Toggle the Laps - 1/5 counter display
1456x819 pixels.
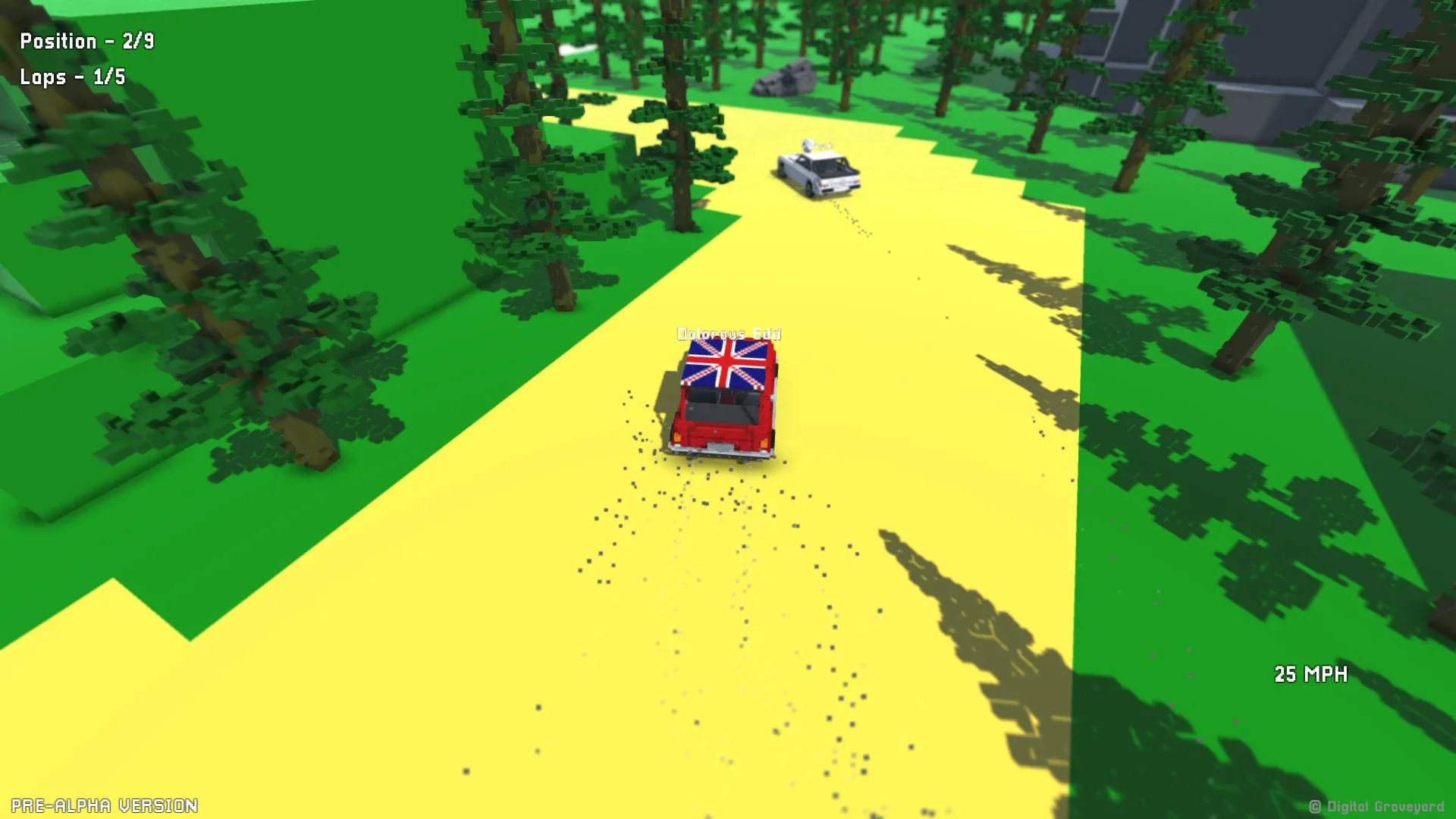click(x=72, y=77)
